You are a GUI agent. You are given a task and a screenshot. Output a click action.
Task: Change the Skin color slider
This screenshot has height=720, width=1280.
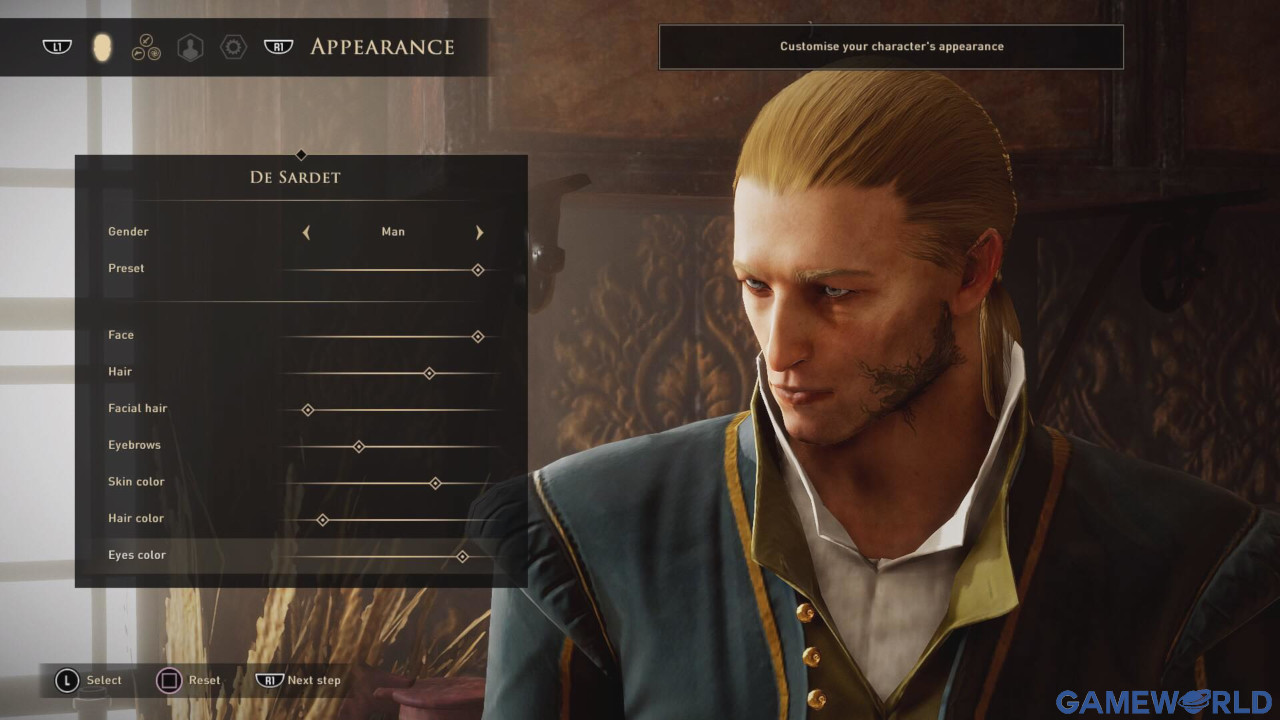[435, 483]
